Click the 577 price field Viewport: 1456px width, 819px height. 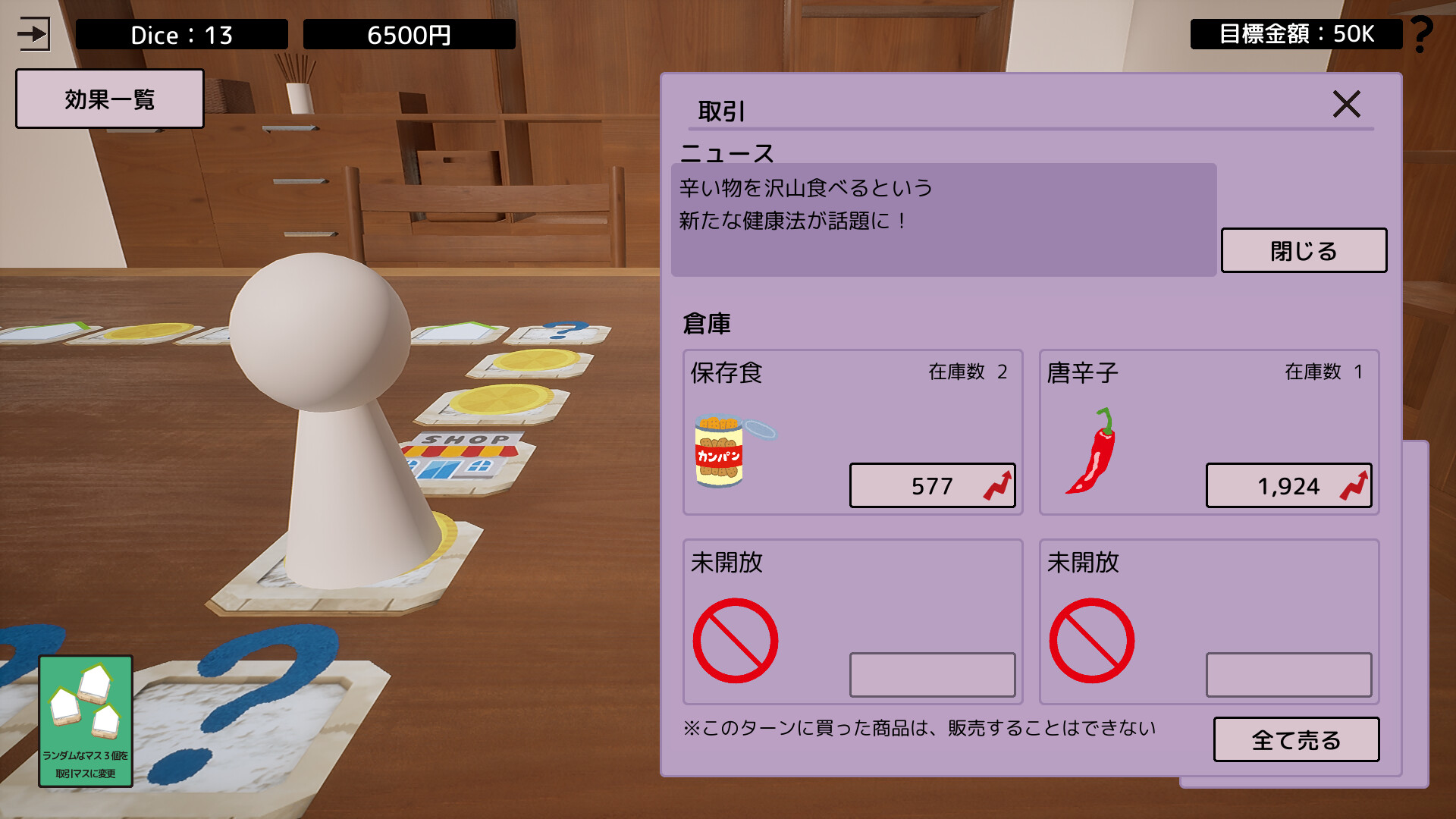click(933, 486)
